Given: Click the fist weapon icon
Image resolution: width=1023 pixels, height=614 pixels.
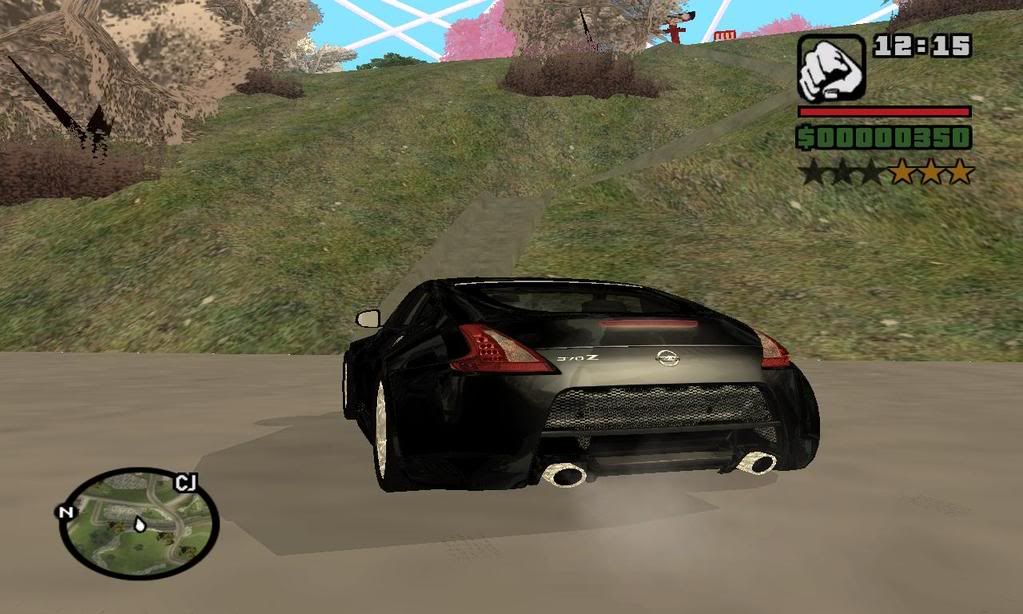Looking at the screenshot, I should point(831,68).
